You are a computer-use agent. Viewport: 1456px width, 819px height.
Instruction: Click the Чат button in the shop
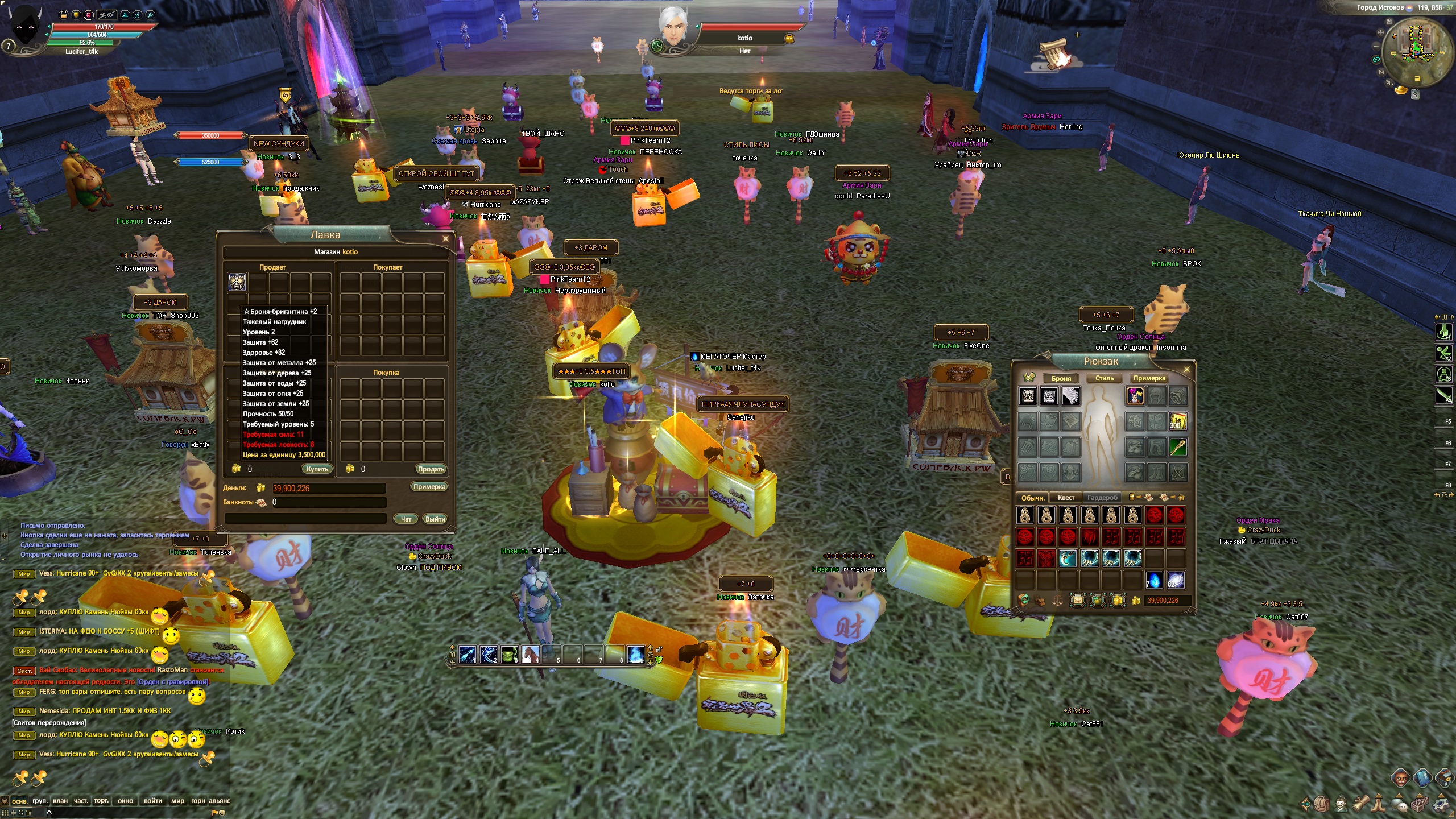tap(406, 519)
